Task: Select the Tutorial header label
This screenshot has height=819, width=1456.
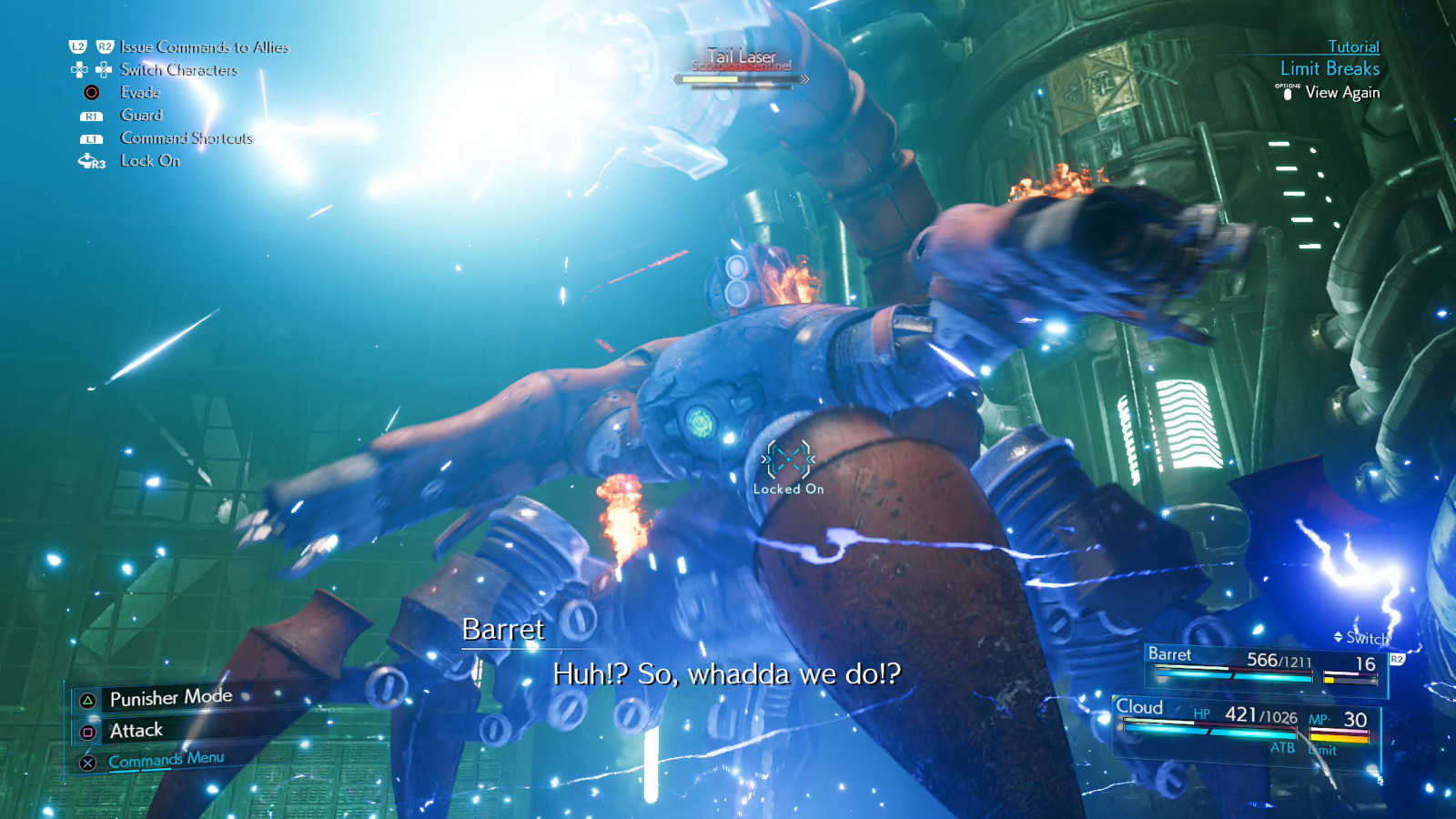Action: pyautogui.click(x=1354, y=46)
